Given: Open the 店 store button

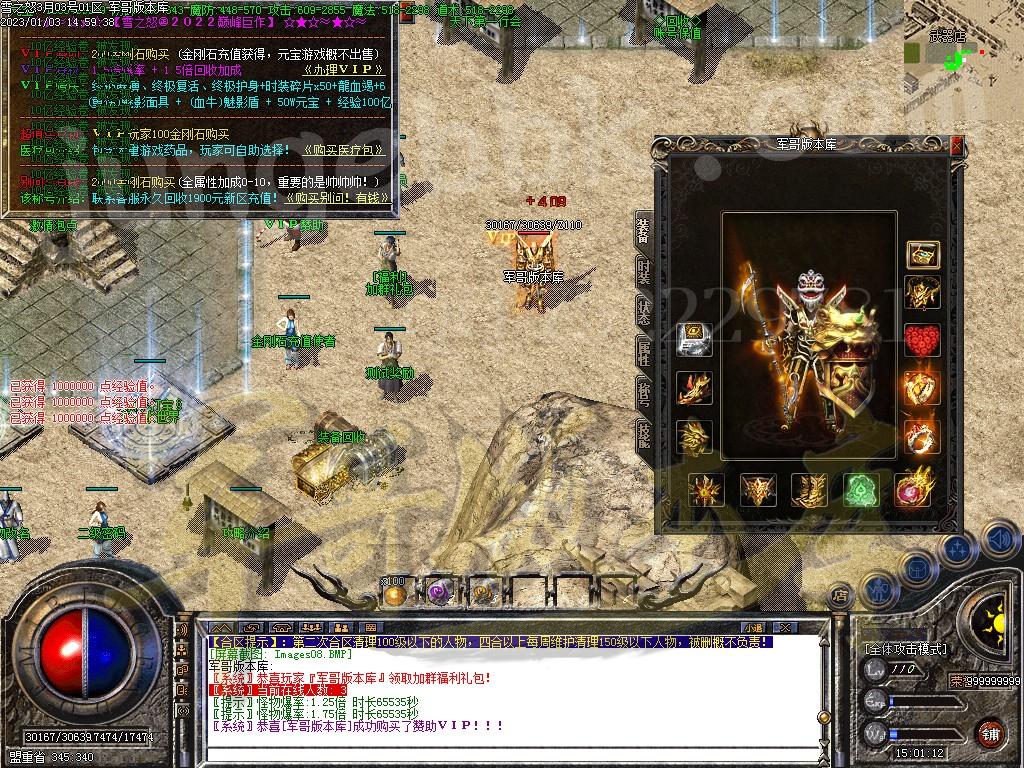Looking at the screenshot, I should pos(841,596).
